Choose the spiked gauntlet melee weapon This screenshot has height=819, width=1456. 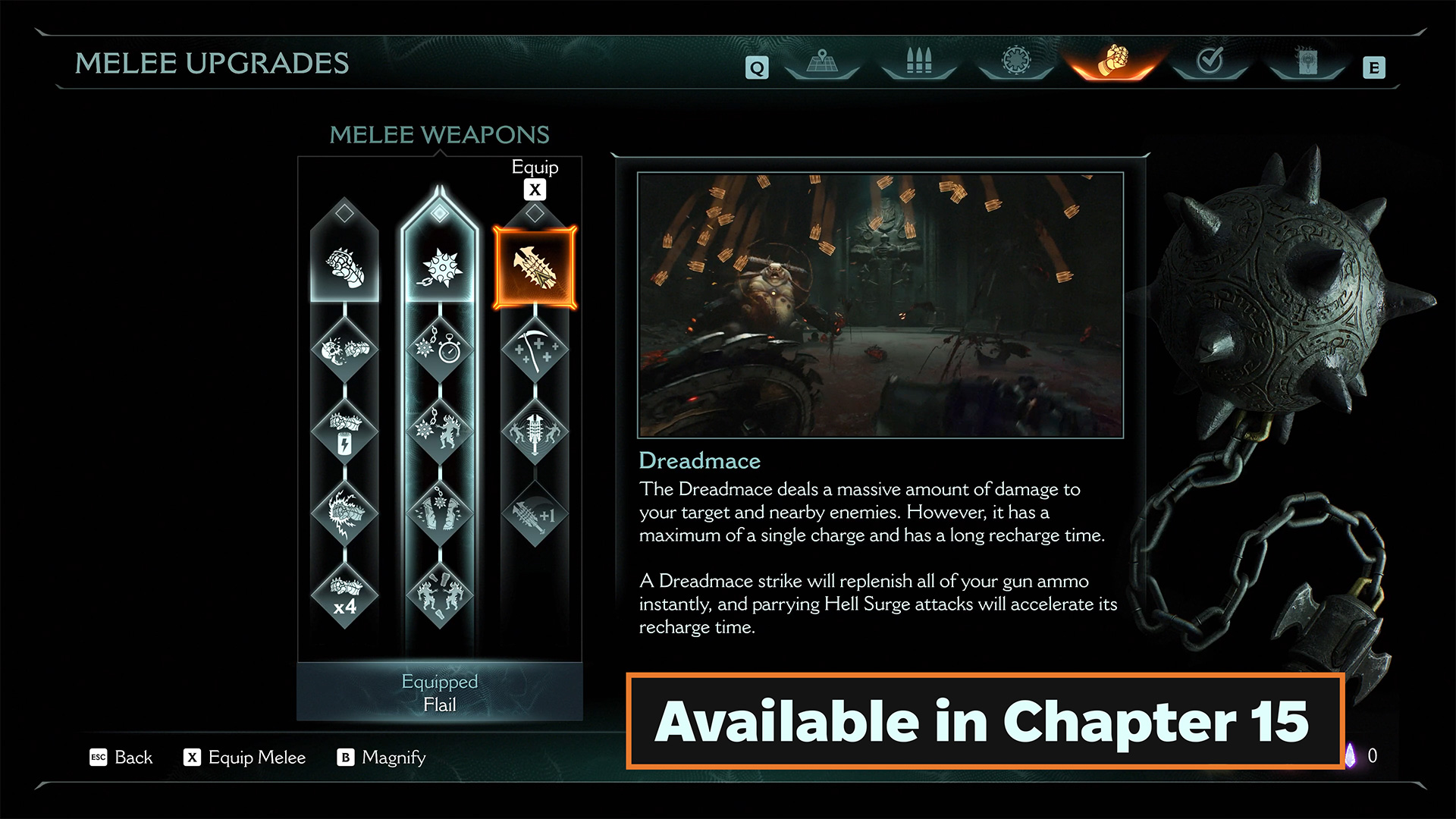344,268
